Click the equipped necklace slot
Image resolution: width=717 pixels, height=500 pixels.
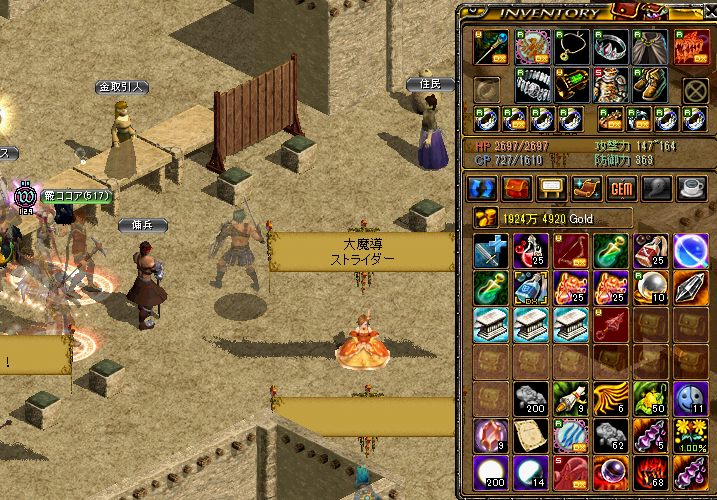click(x=571, y=47)
